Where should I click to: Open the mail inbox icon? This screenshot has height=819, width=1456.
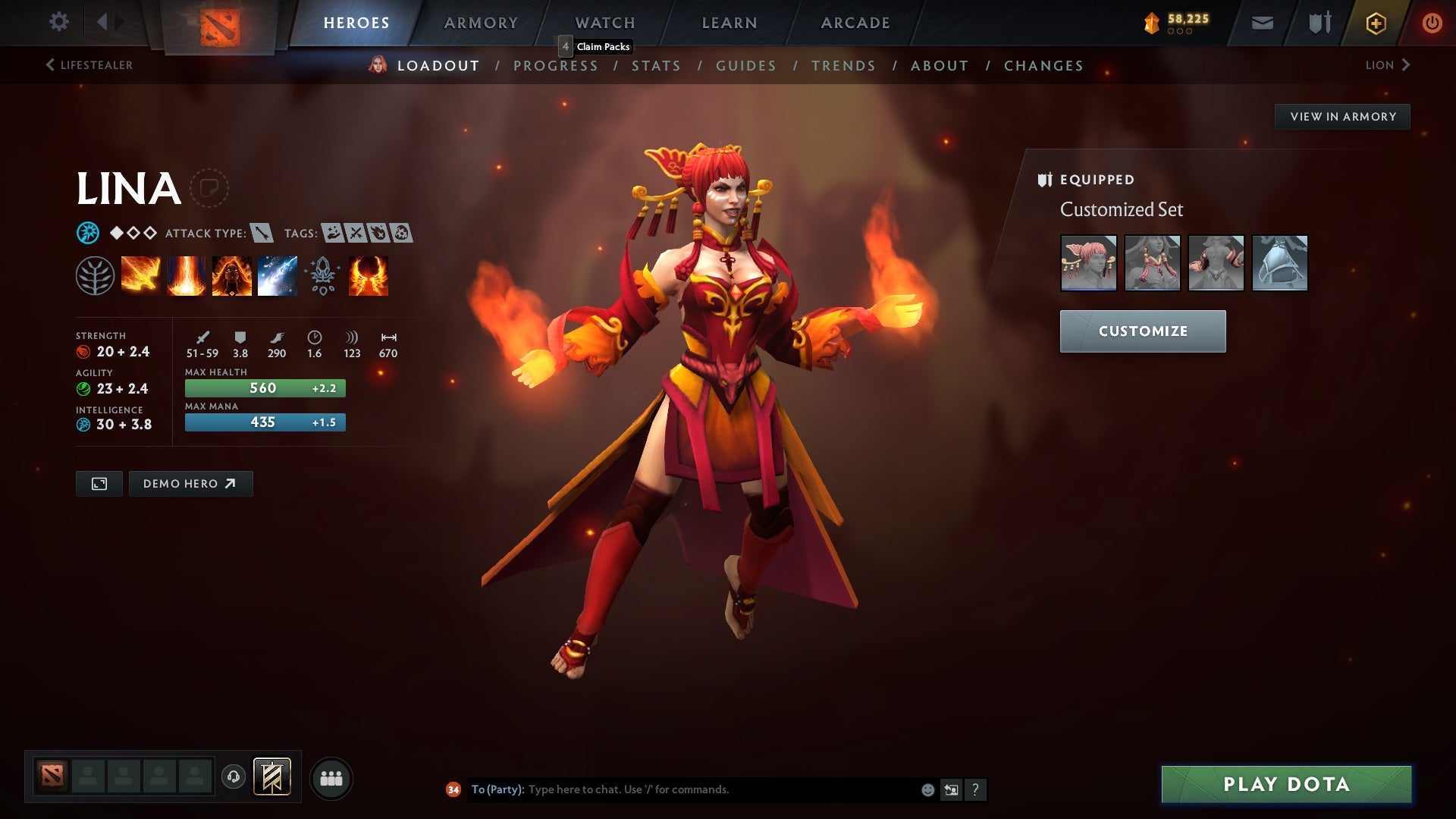coord(1262,22)
